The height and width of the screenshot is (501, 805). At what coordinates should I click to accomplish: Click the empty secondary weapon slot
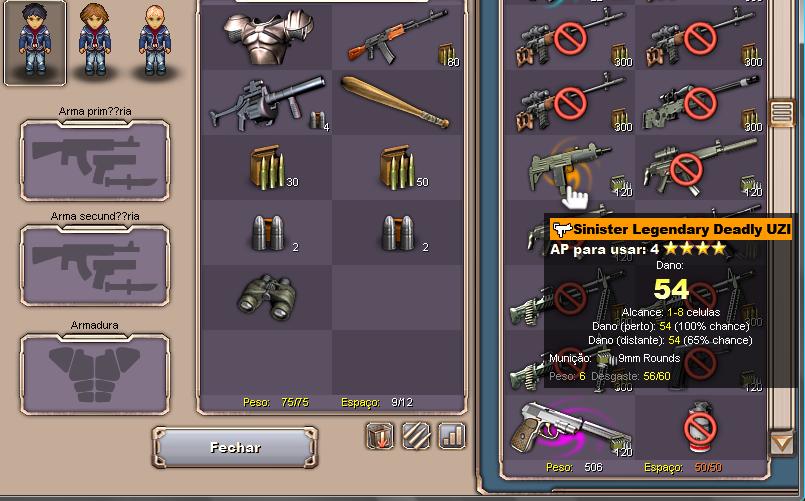[95, 265]
